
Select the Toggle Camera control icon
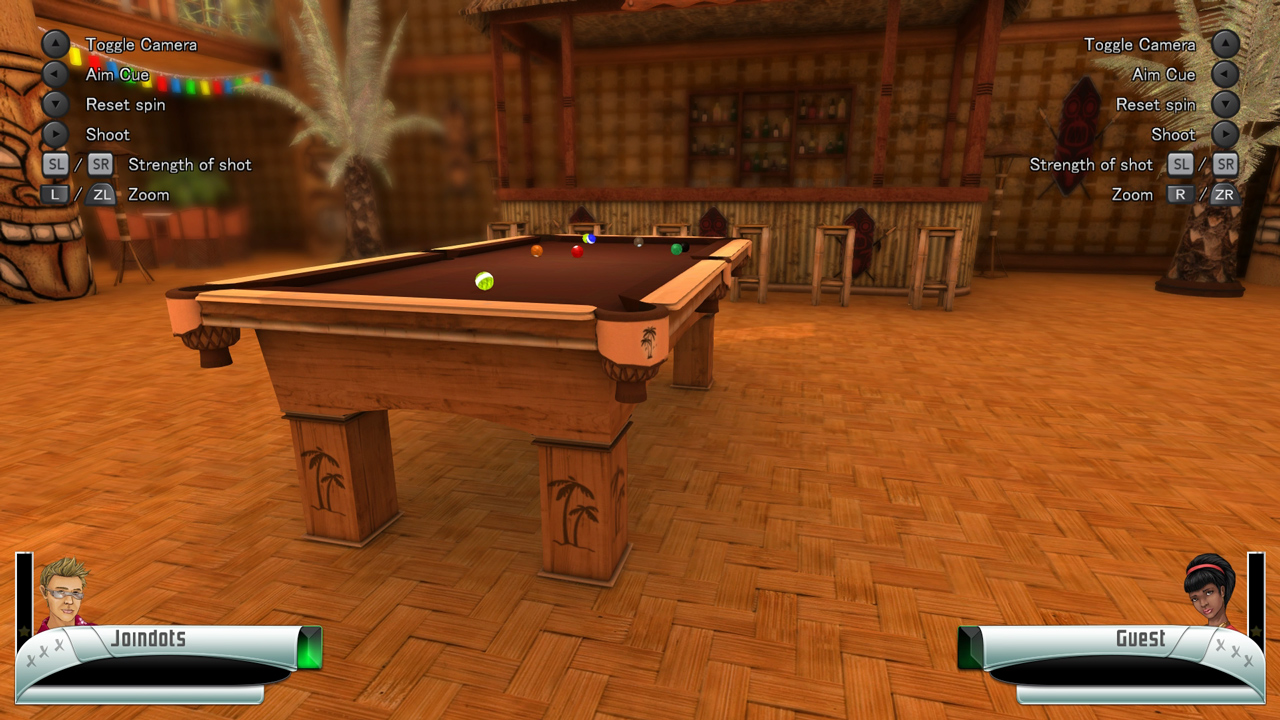55,44
